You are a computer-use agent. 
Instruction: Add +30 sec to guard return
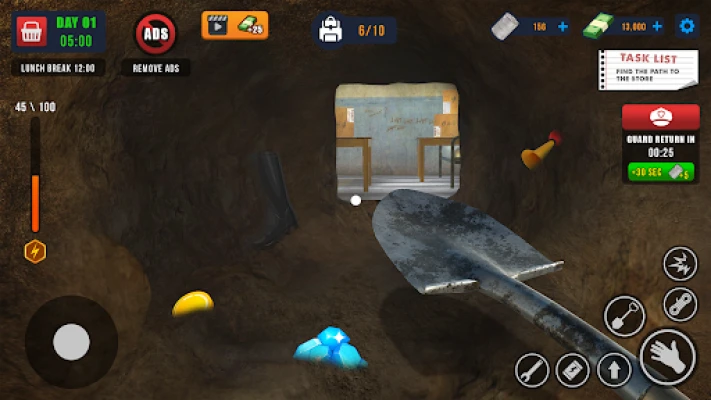coord(660,172)
